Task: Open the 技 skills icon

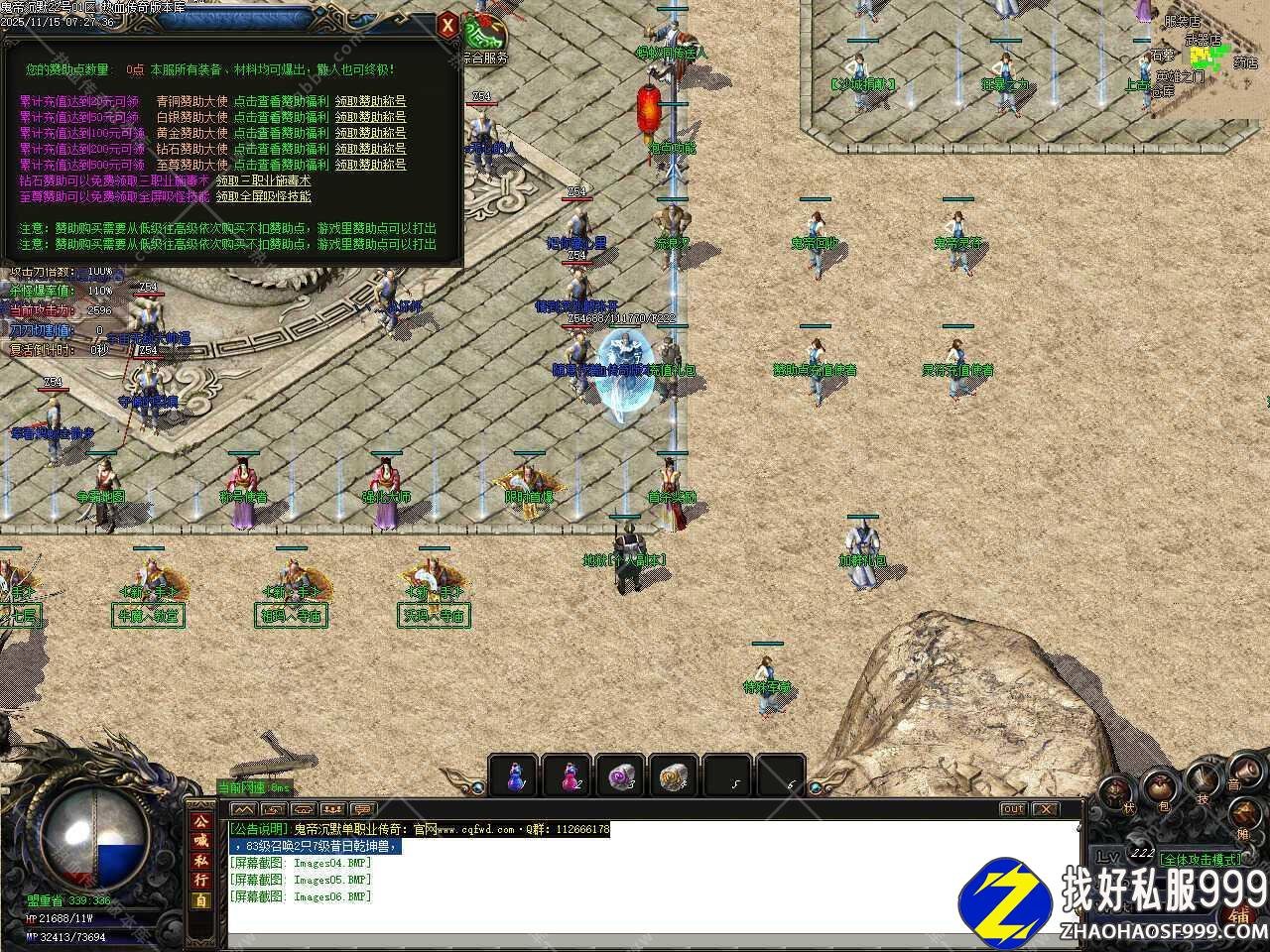Action: 1203,782
